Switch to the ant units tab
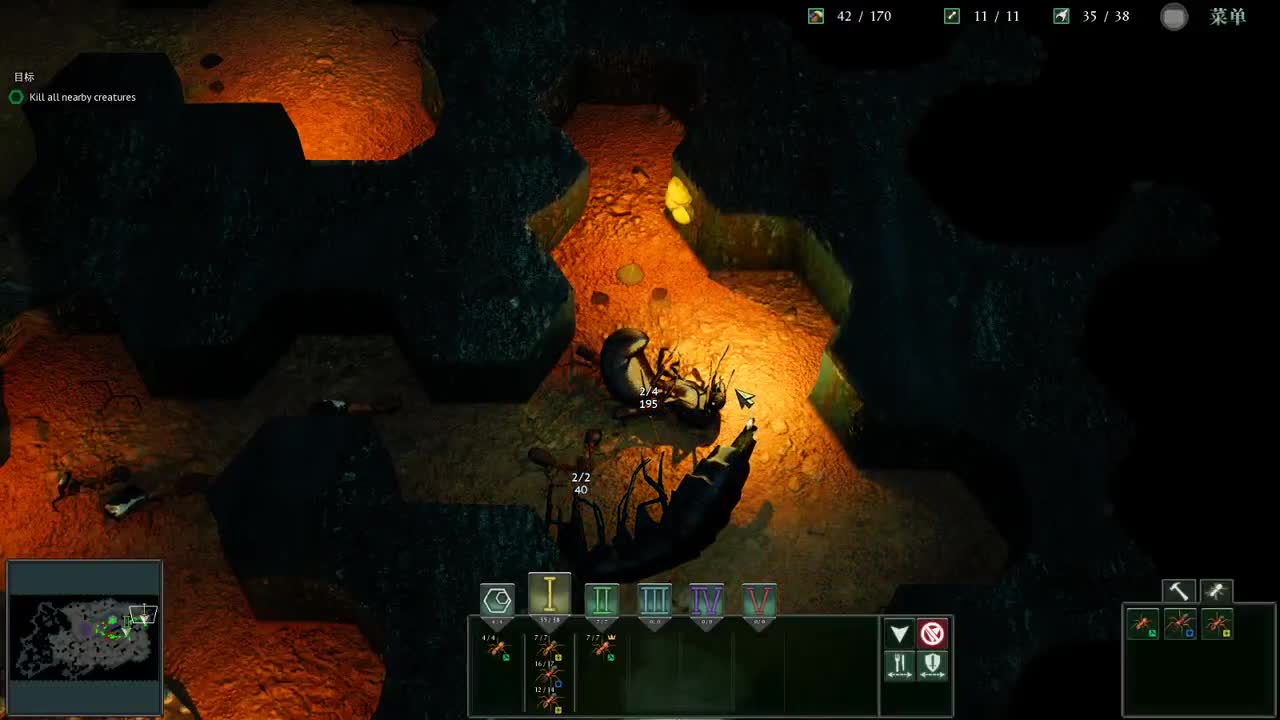This screenshot has height=720, width=1280. (1216, 591)
